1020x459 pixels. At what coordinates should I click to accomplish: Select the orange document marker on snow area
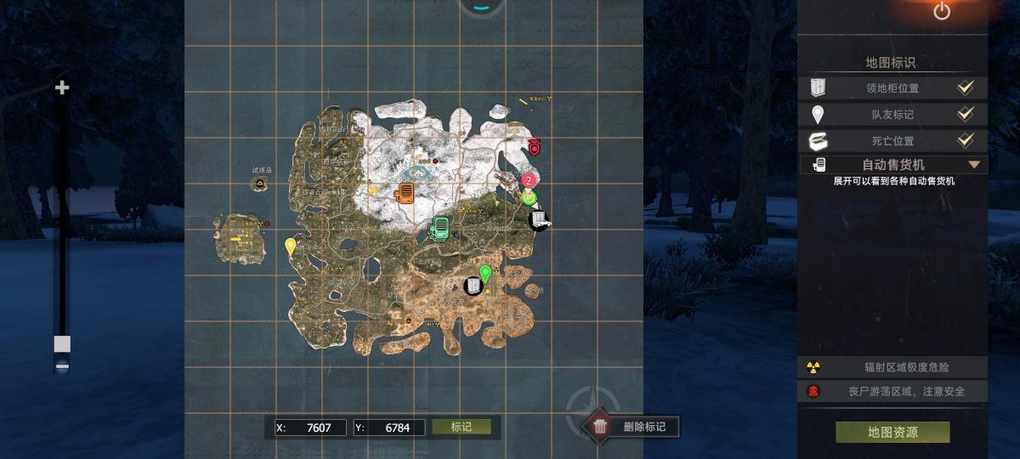pos(405,192)
